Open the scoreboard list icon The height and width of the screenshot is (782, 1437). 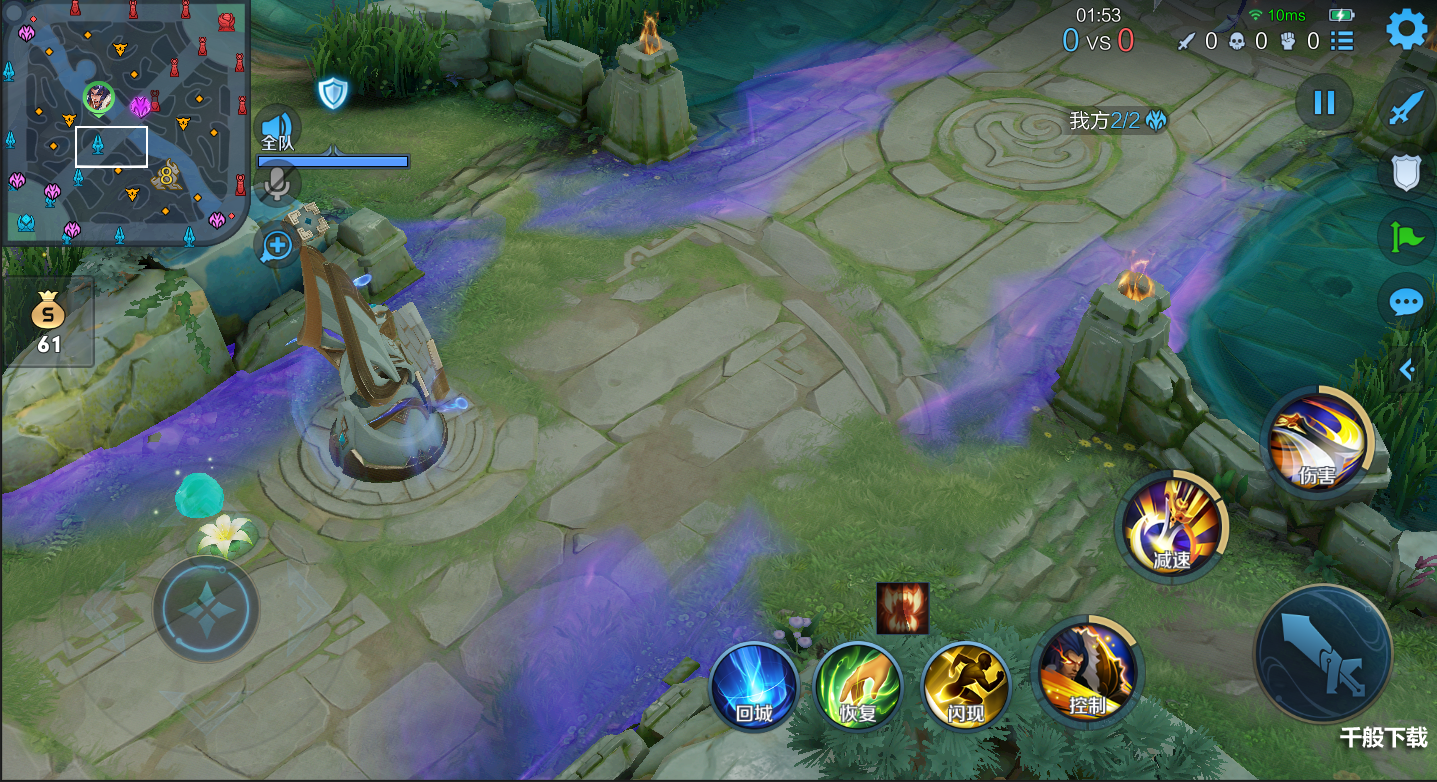pyautogui.click(x=1342, y=41)
